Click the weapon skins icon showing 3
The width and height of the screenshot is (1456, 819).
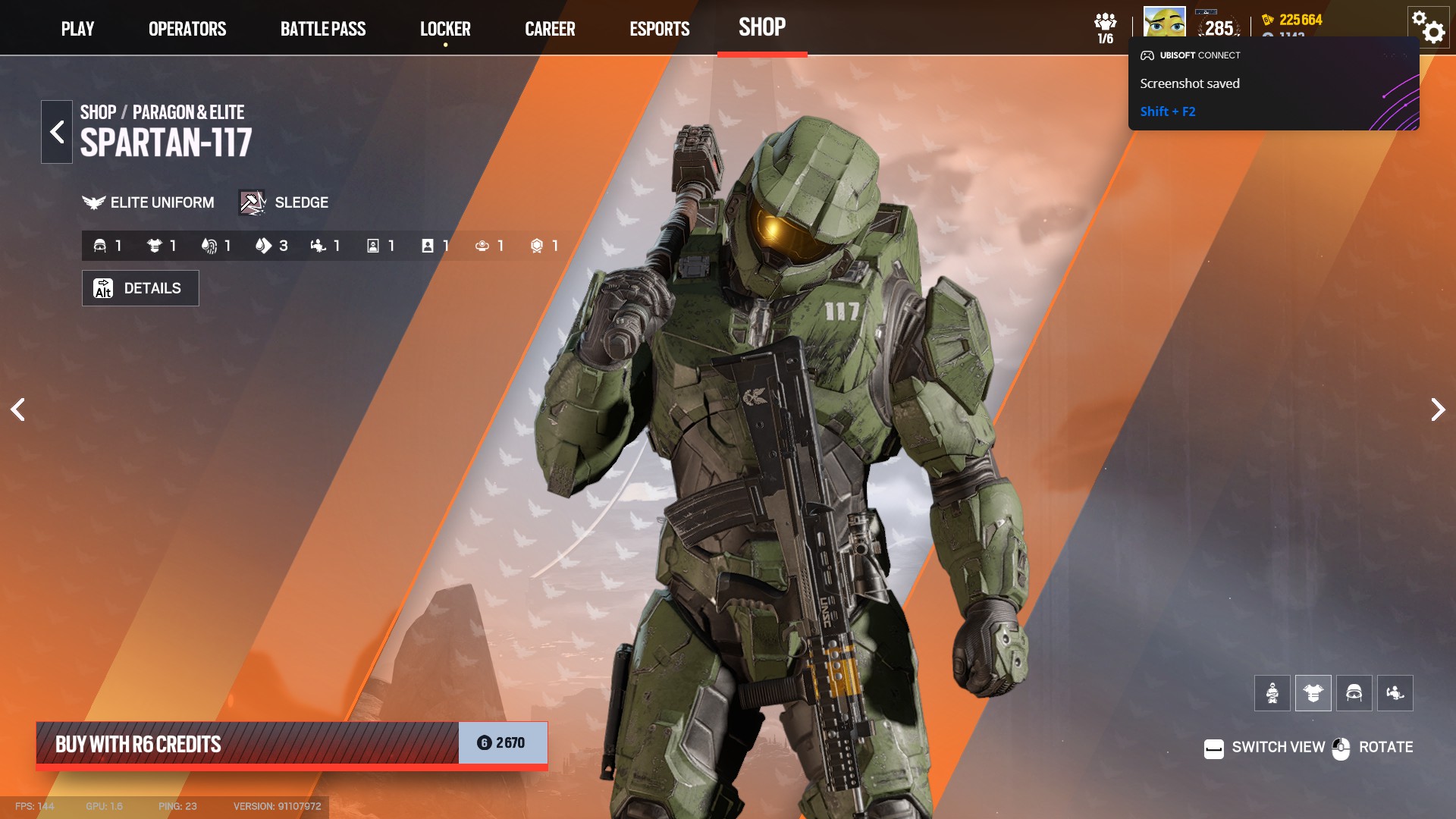263,244
